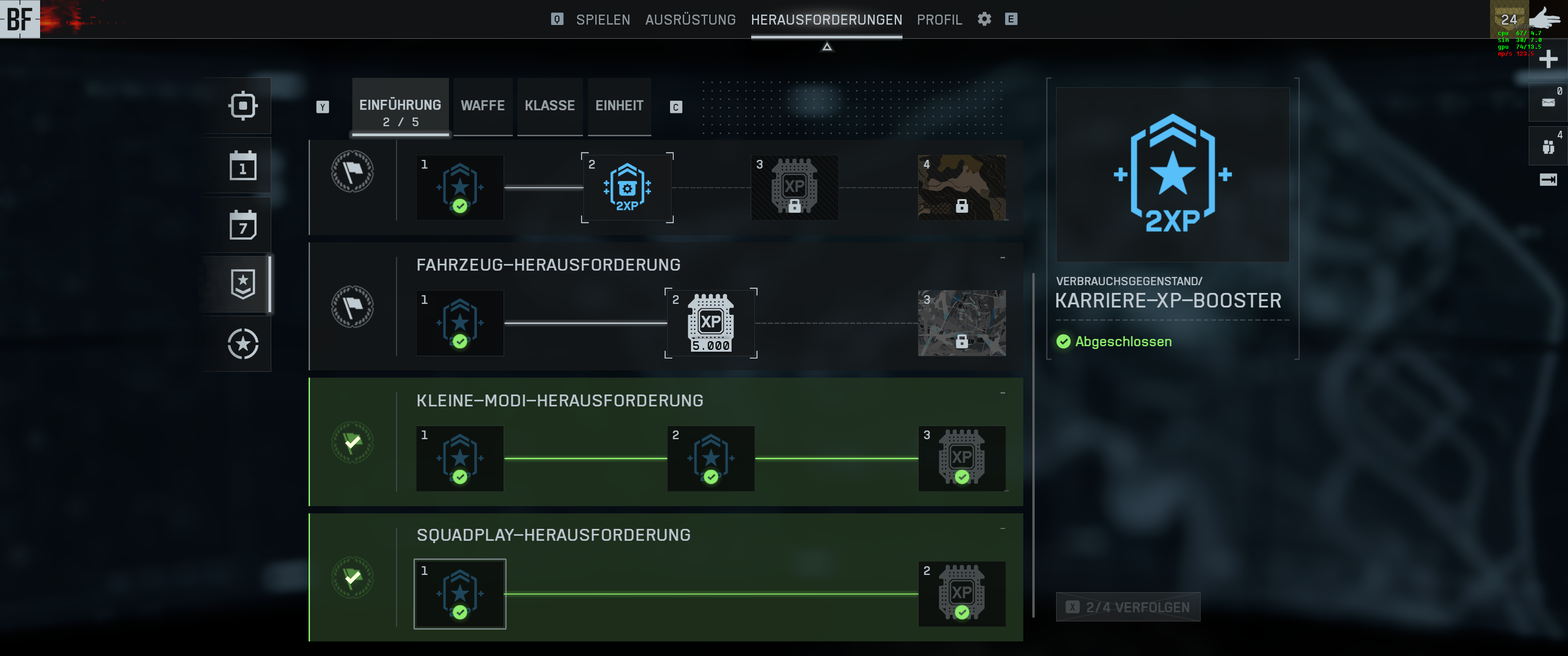This screenshot has height=656, width=1568.
Task: Select the weekly challenges calendar icon
Action: click(243, 224)
